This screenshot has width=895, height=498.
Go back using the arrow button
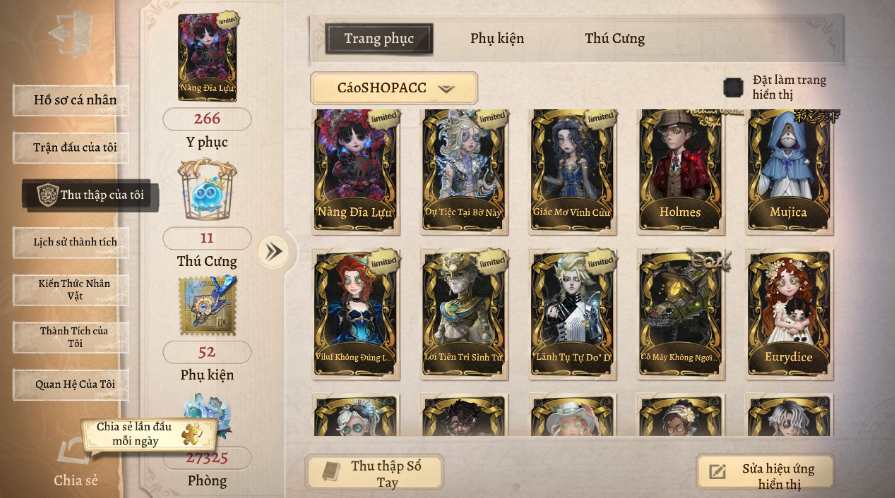[x=70, y=32]
